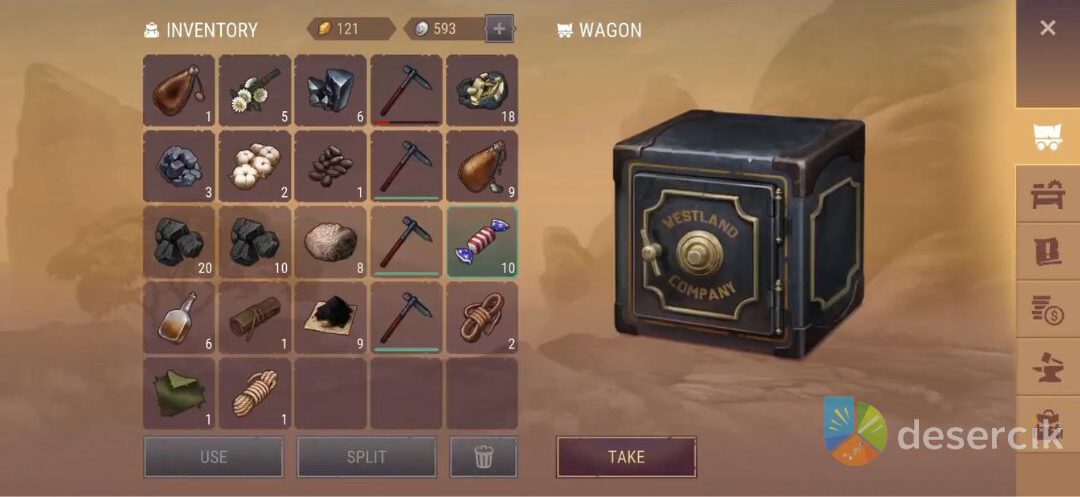Switch to the anvil and hammer tab
This screenshot has width=1080, height=497.
1047,366
